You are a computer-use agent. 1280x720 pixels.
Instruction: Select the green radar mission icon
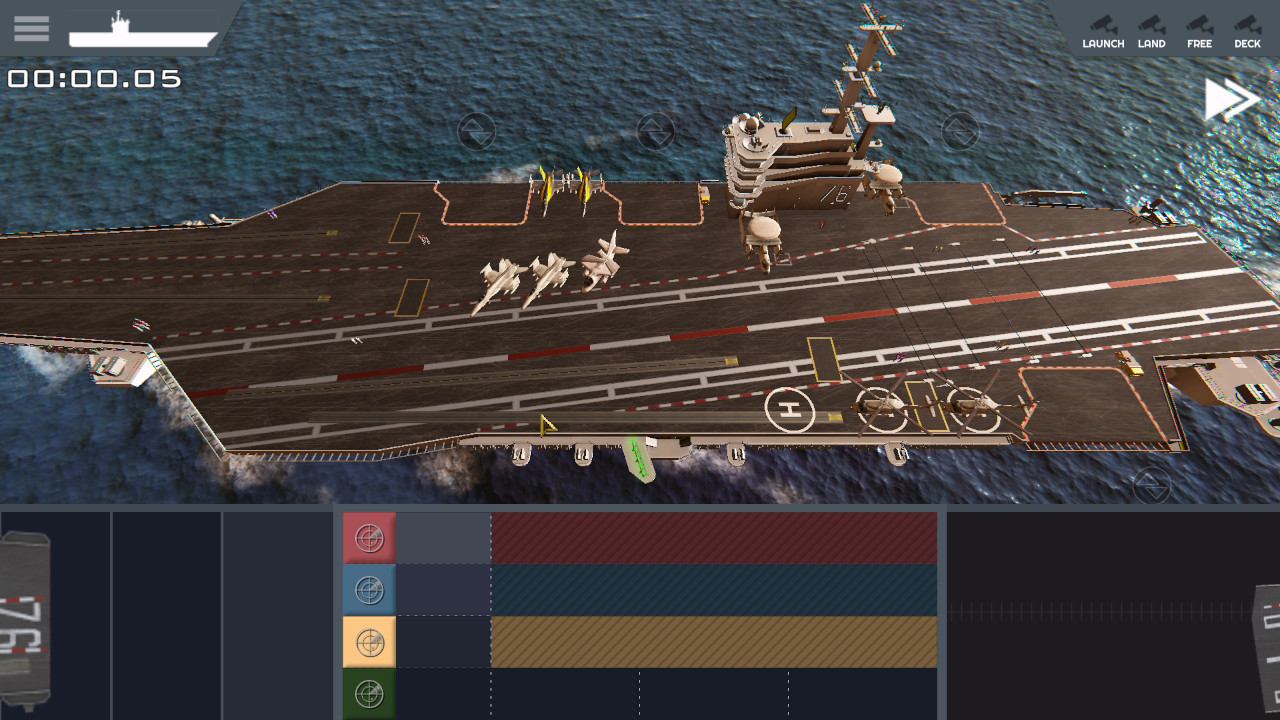[x=369, y=693]
